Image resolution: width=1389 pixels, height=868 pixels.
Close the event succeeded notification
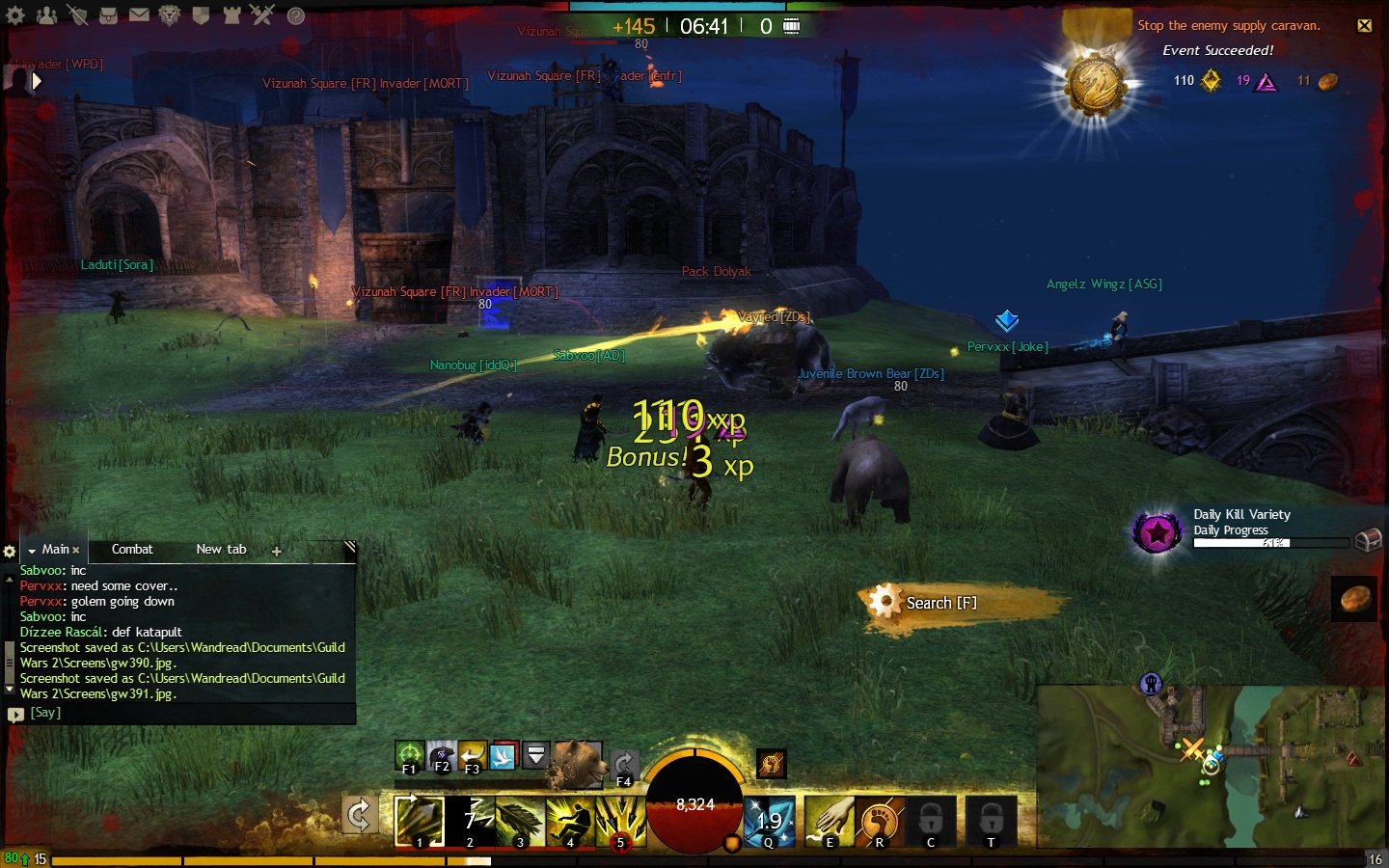click(x=1365, y=26)
